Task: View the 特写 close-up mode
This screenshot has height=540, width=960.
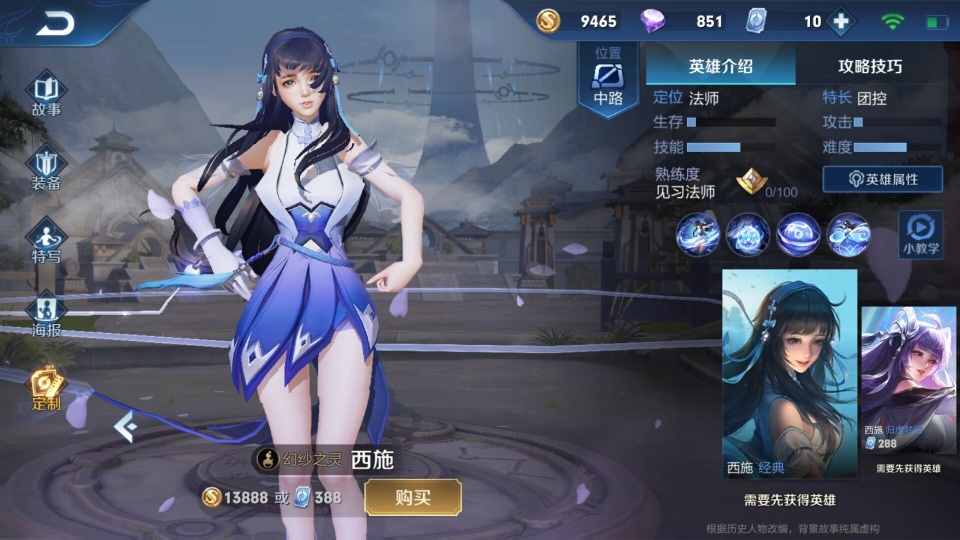Action: click(47, 241)
